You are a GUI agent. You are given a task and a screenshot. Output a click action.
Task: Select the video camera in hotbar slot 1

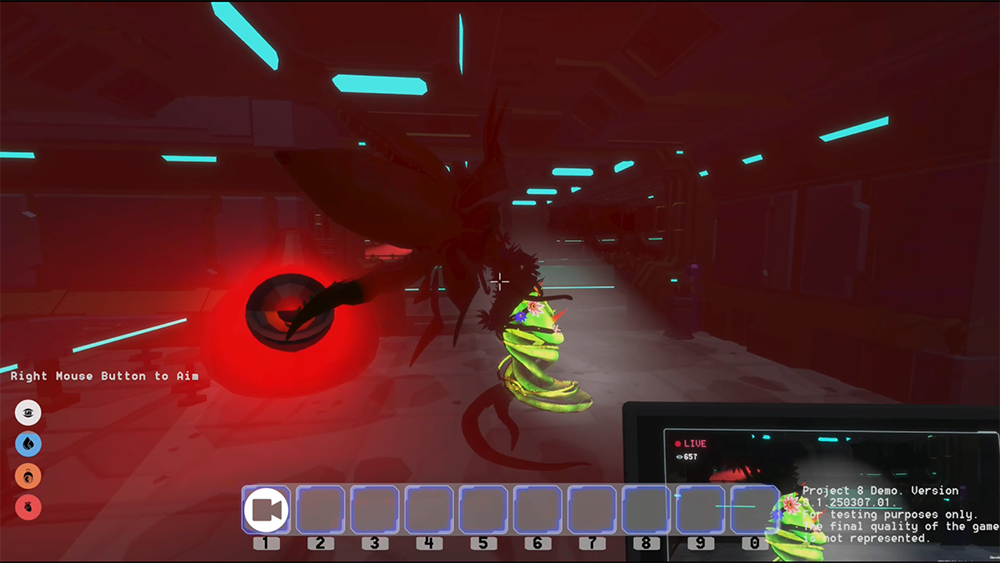pyautogui.click(x=266, y=510)
